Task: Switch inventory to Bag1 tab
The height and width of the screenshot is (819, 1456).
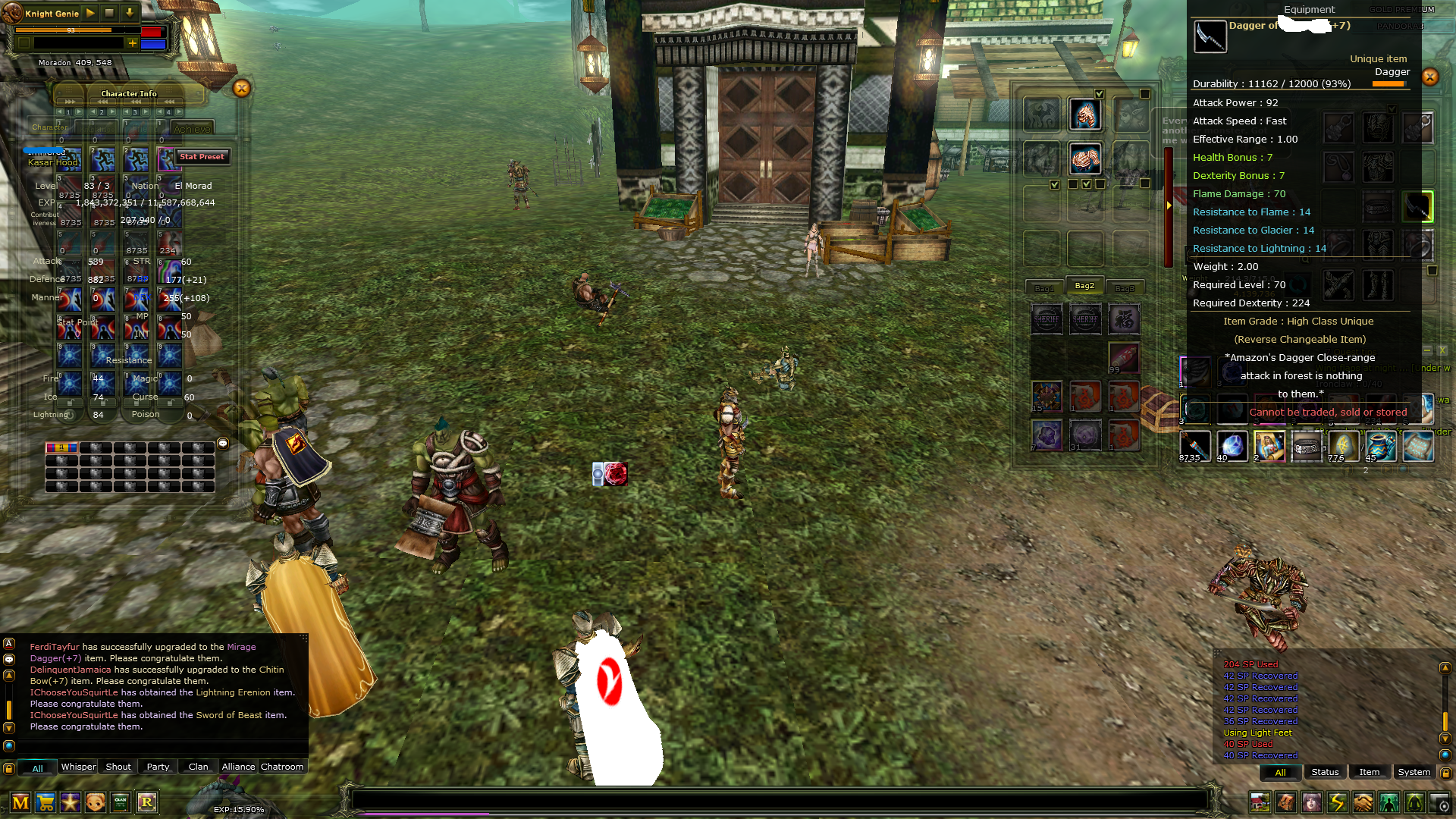Action: 1044,287
